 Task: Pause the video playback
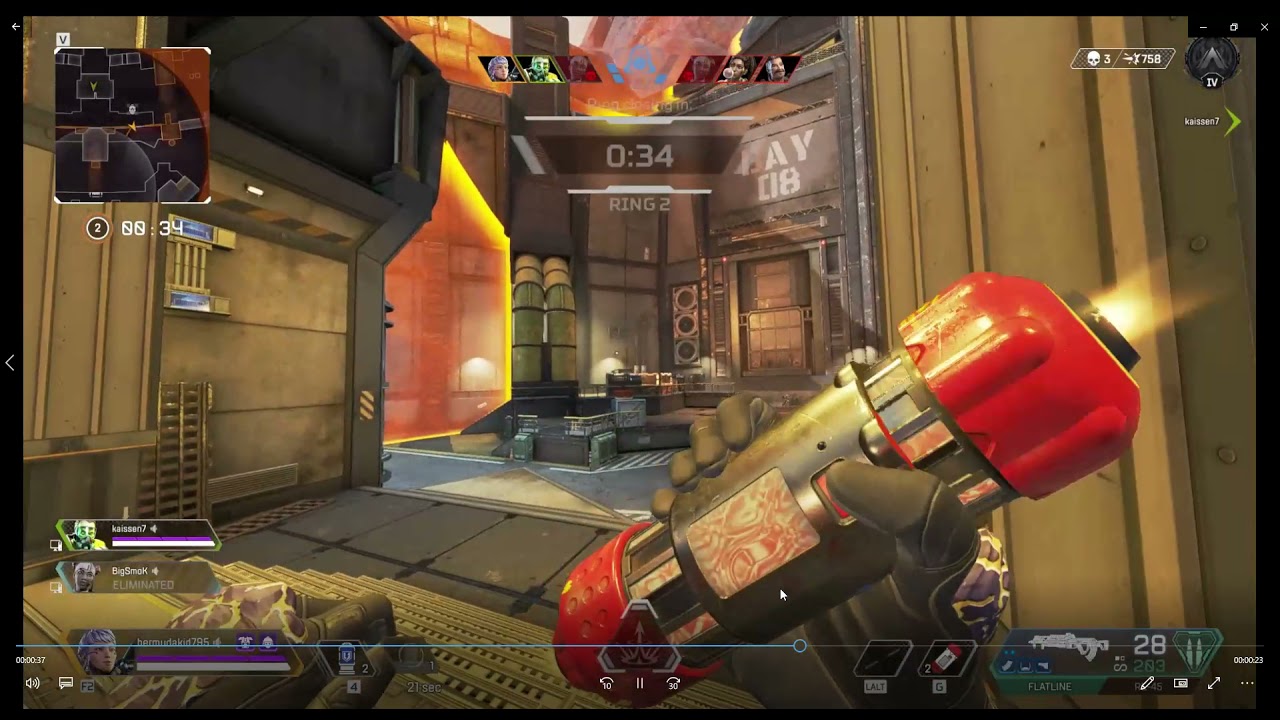point(640,684)
